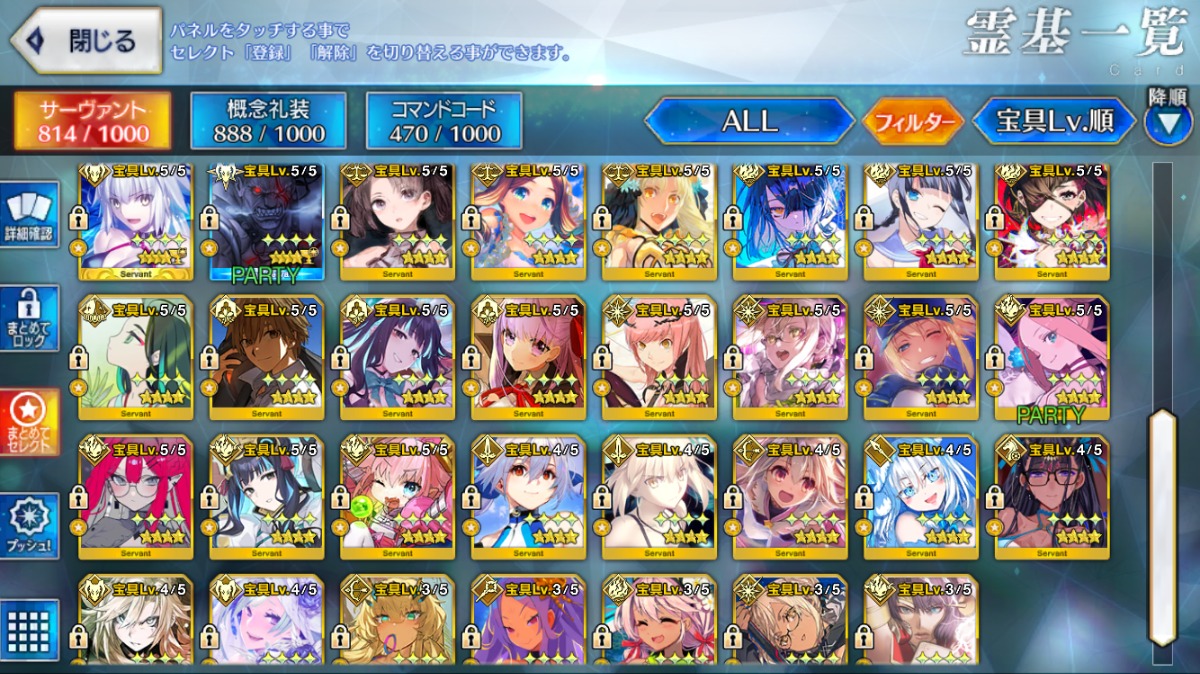Viewport: 1200px width, 674px height.
Task: Choose the pink-haired servant card marked PARTY
Action: [1051, 357]
